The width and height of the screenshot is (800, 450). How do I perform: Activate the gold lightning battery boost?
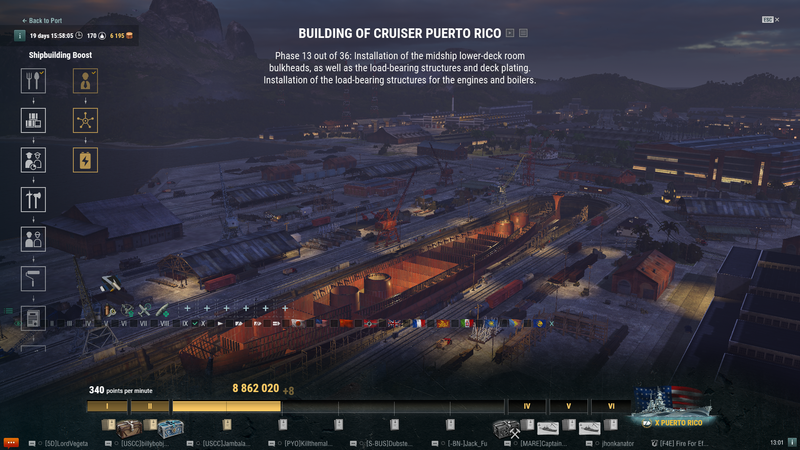86,159
